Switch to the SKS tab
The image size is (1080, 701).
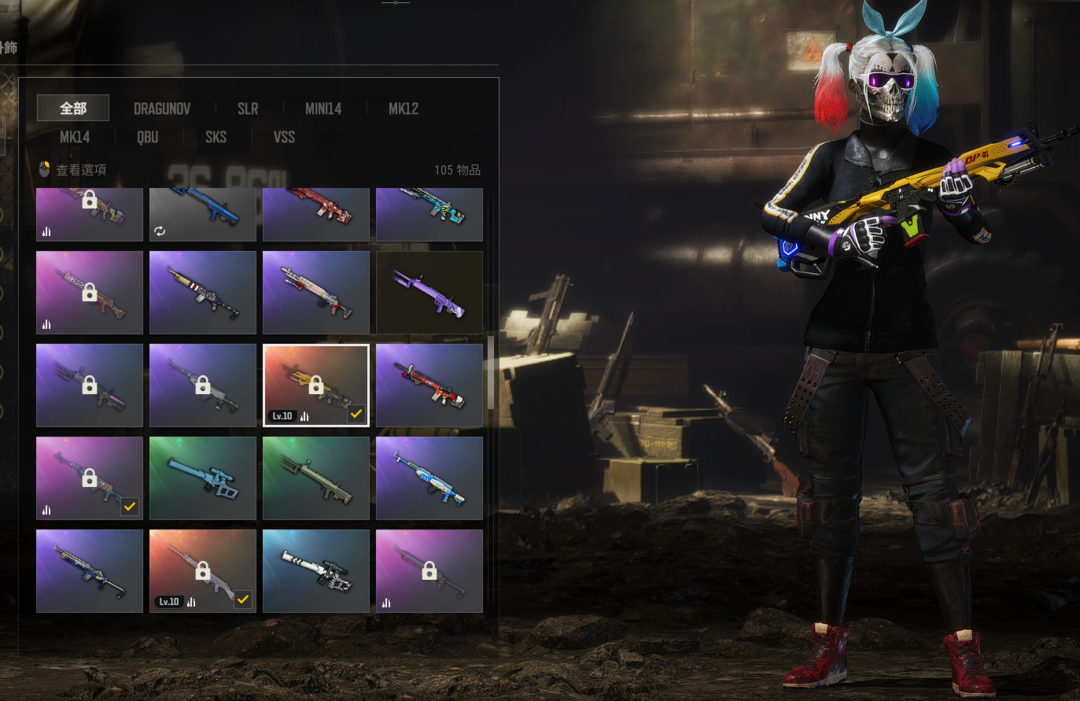(216, 137)
